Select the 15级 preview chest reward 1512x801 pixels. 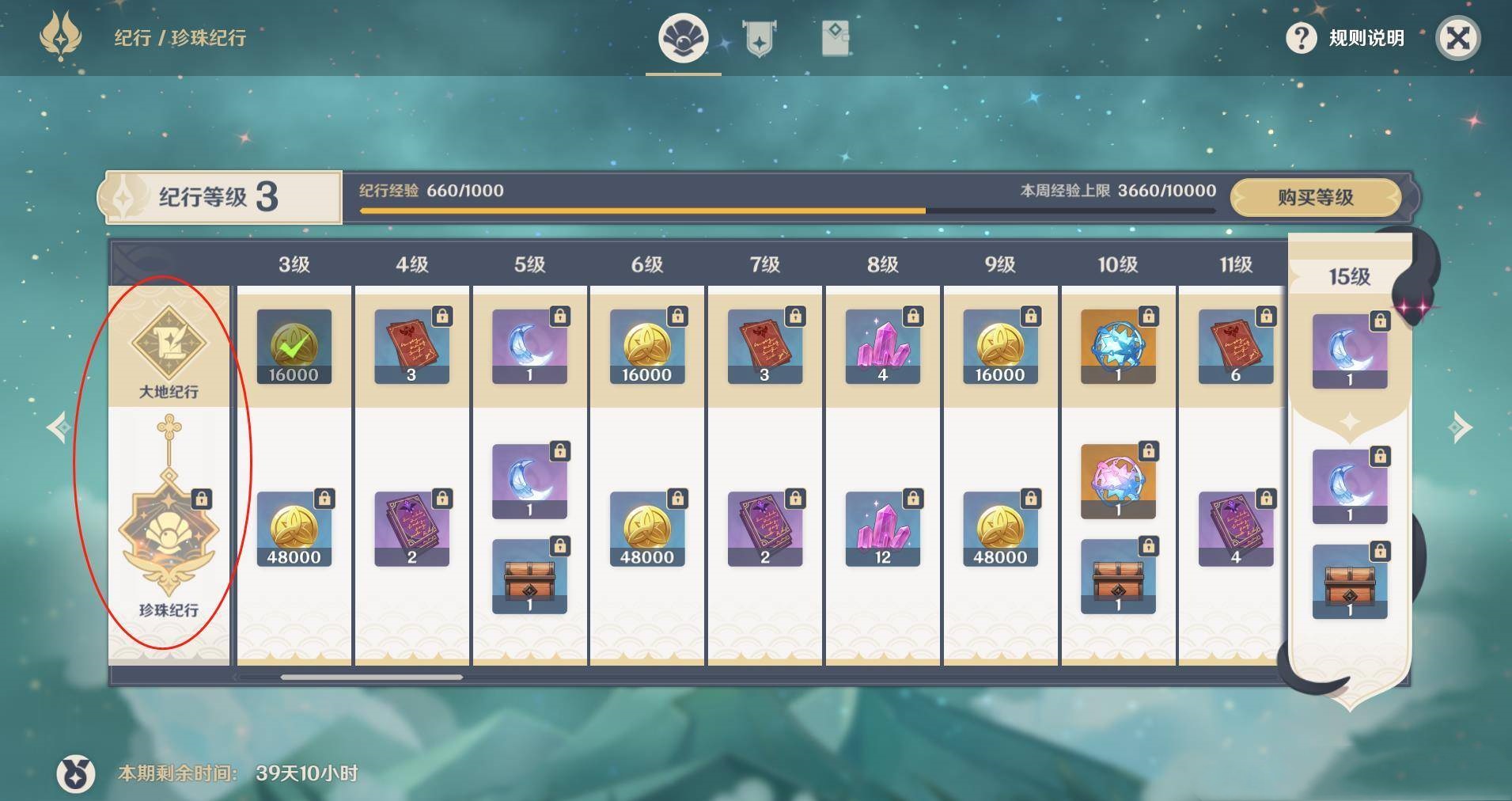(x=1349, y=581)
